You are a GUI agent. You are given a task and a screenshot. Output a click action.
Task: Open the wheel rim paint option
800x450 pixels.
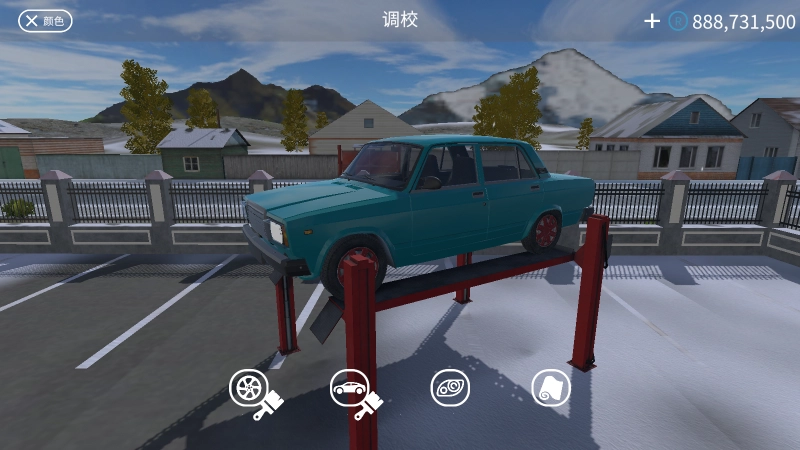(250, 388)
